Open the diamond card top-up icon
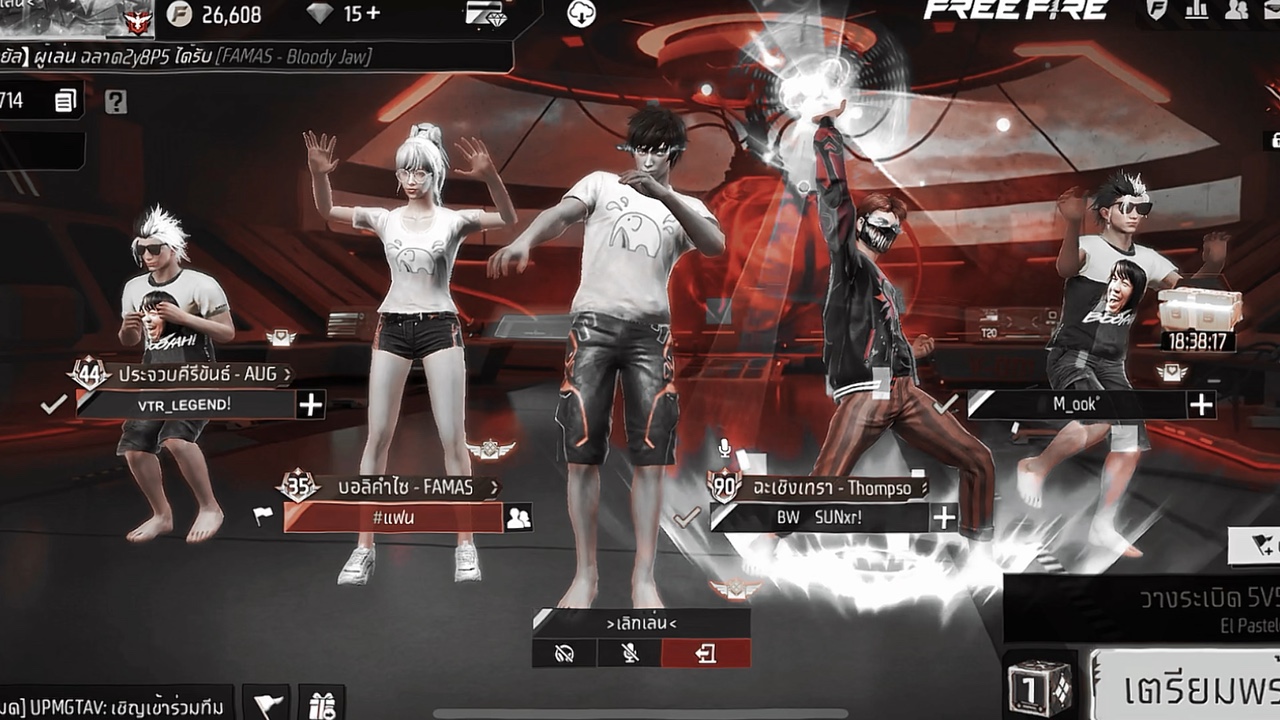1280x720 pixels. point(484,14)
